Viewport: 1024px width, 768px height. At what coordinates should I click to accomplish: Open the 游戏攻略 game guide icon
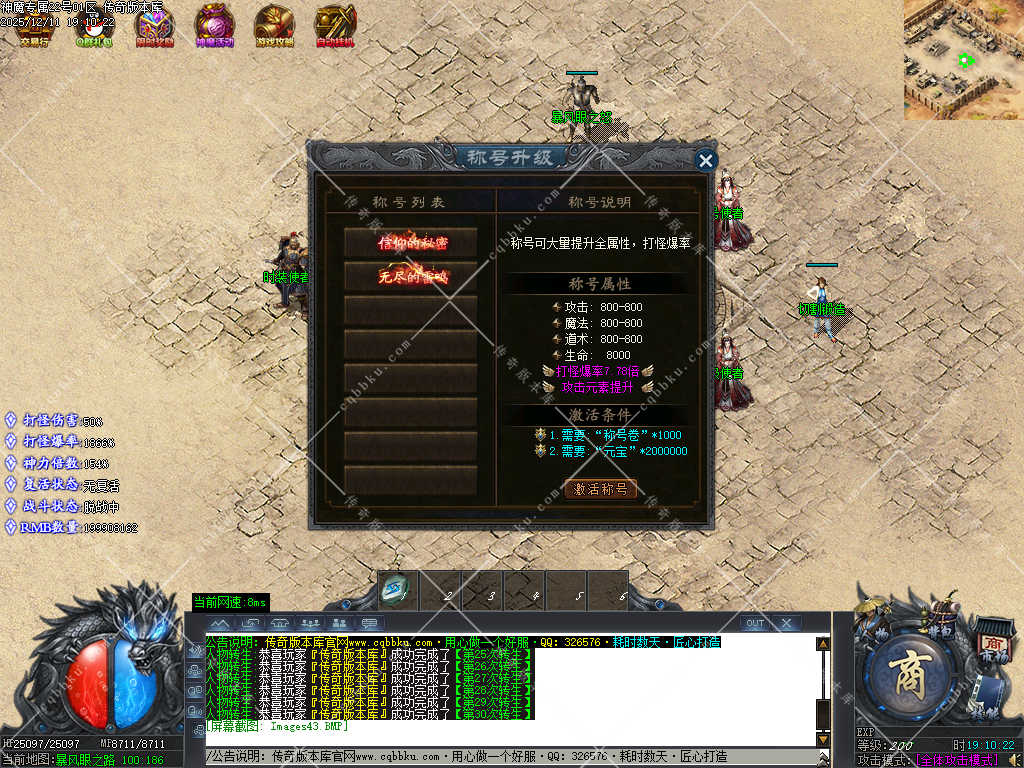click(x=274, y=25)
